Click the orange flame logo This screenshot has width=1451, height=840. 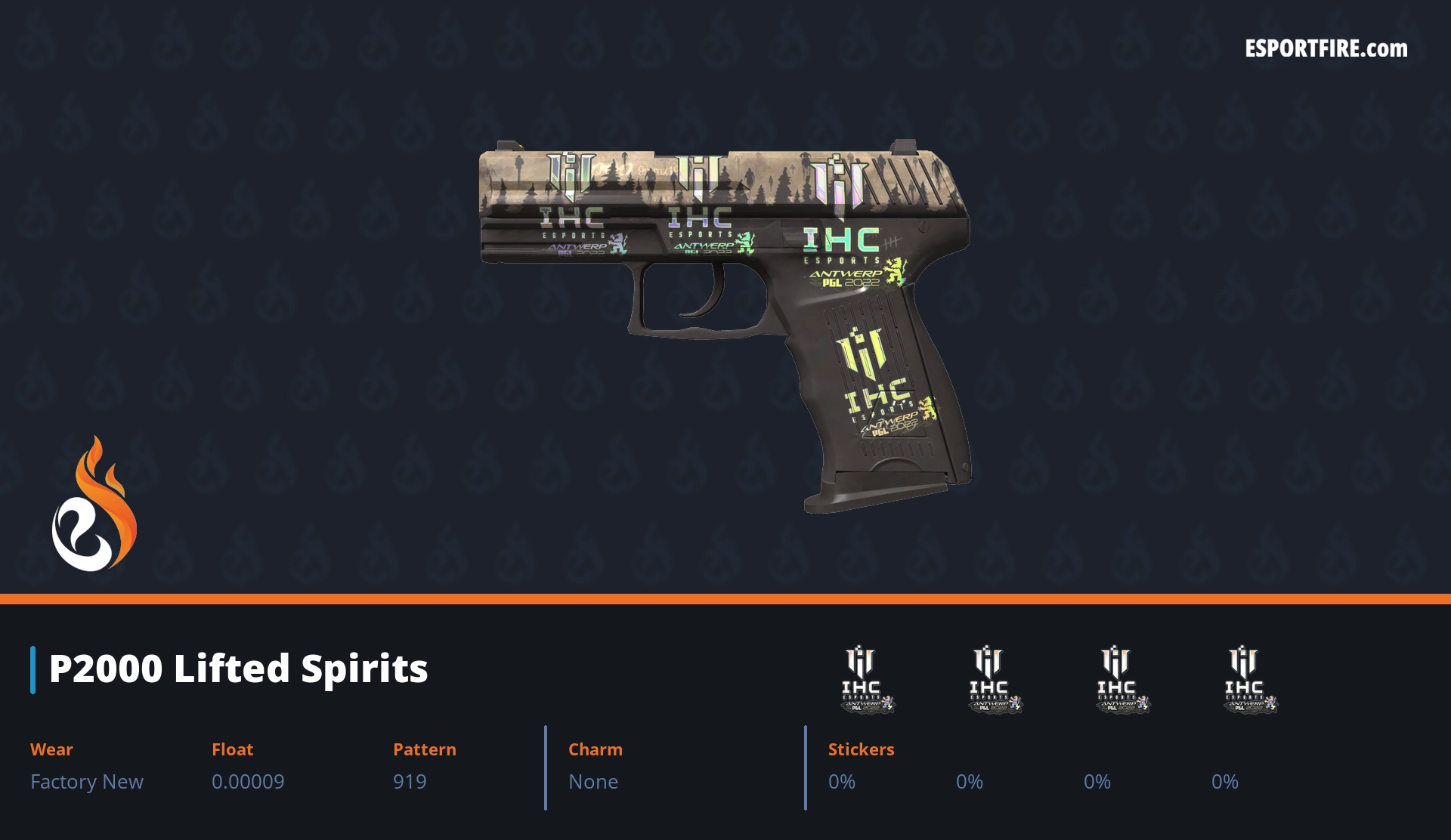point(94,505)
